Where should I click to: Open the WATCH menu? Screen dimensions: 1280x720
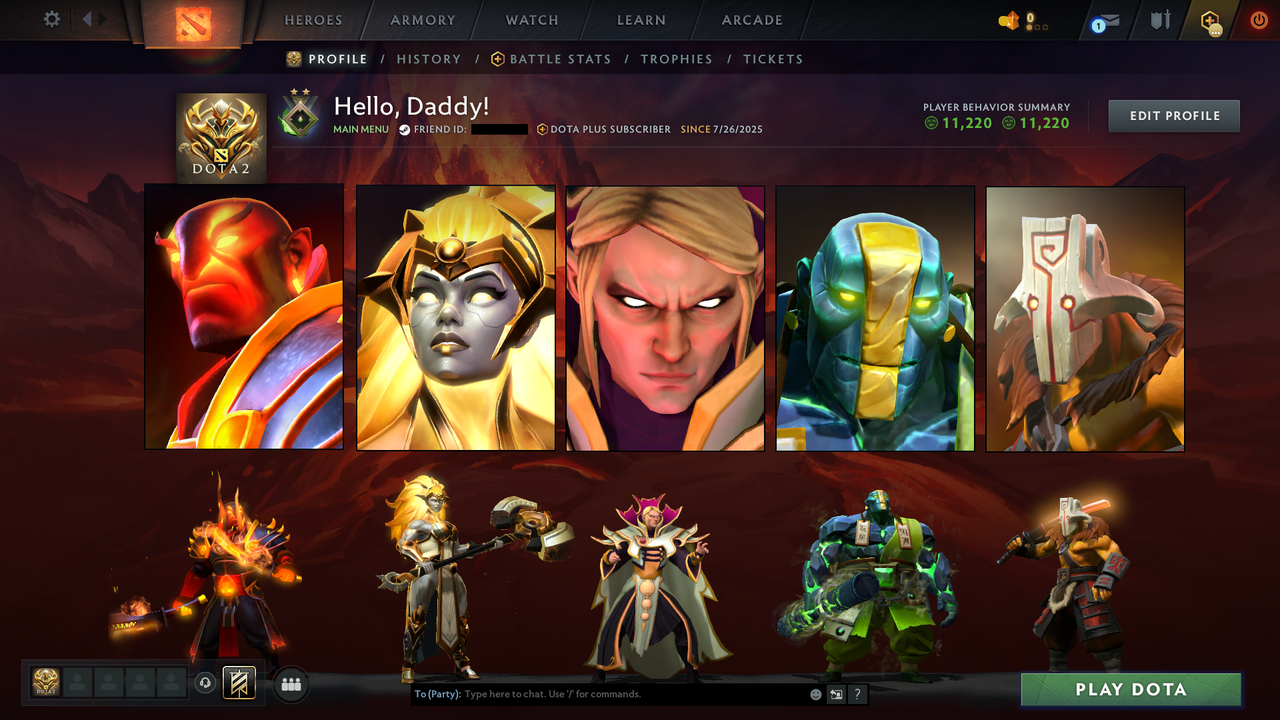[531, 20]
